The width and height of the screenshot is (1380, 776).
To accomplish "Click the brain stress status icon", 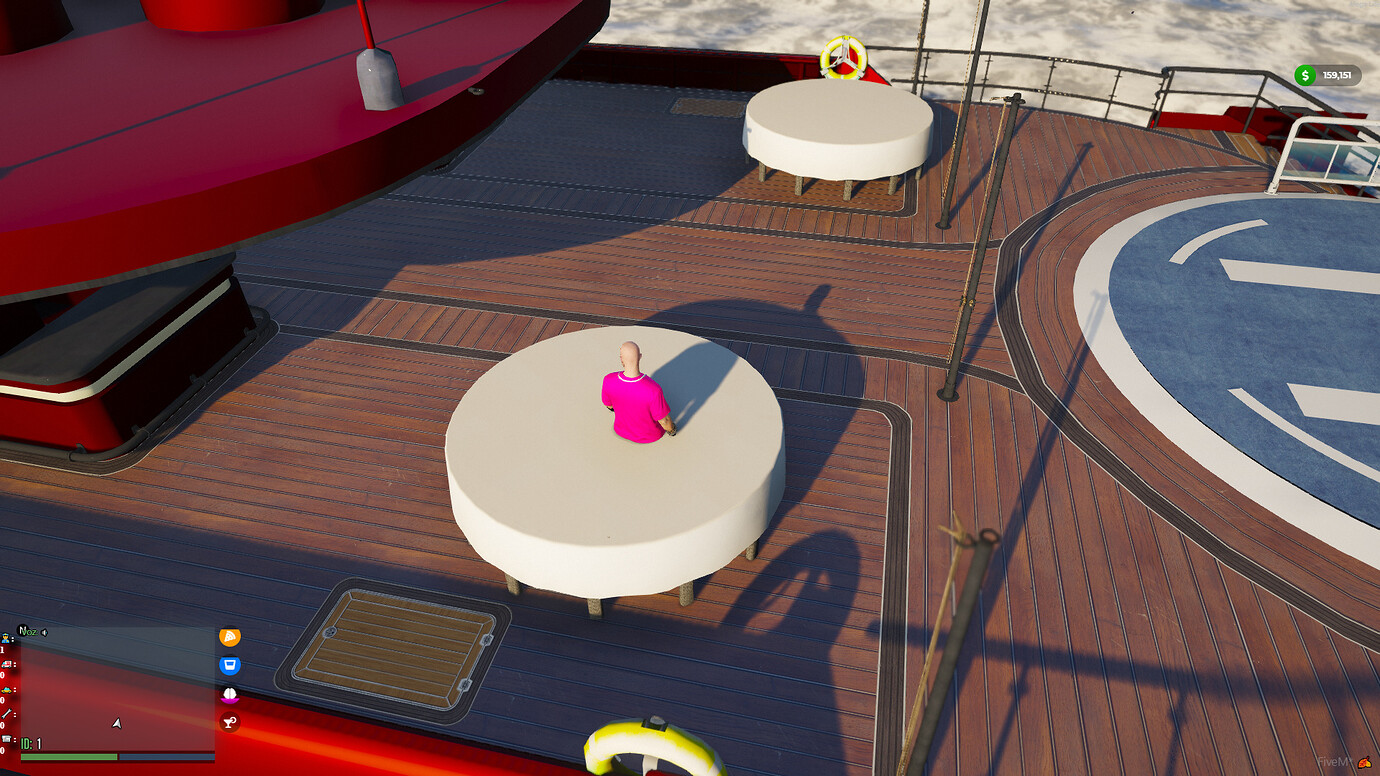I will coord(228,693).
